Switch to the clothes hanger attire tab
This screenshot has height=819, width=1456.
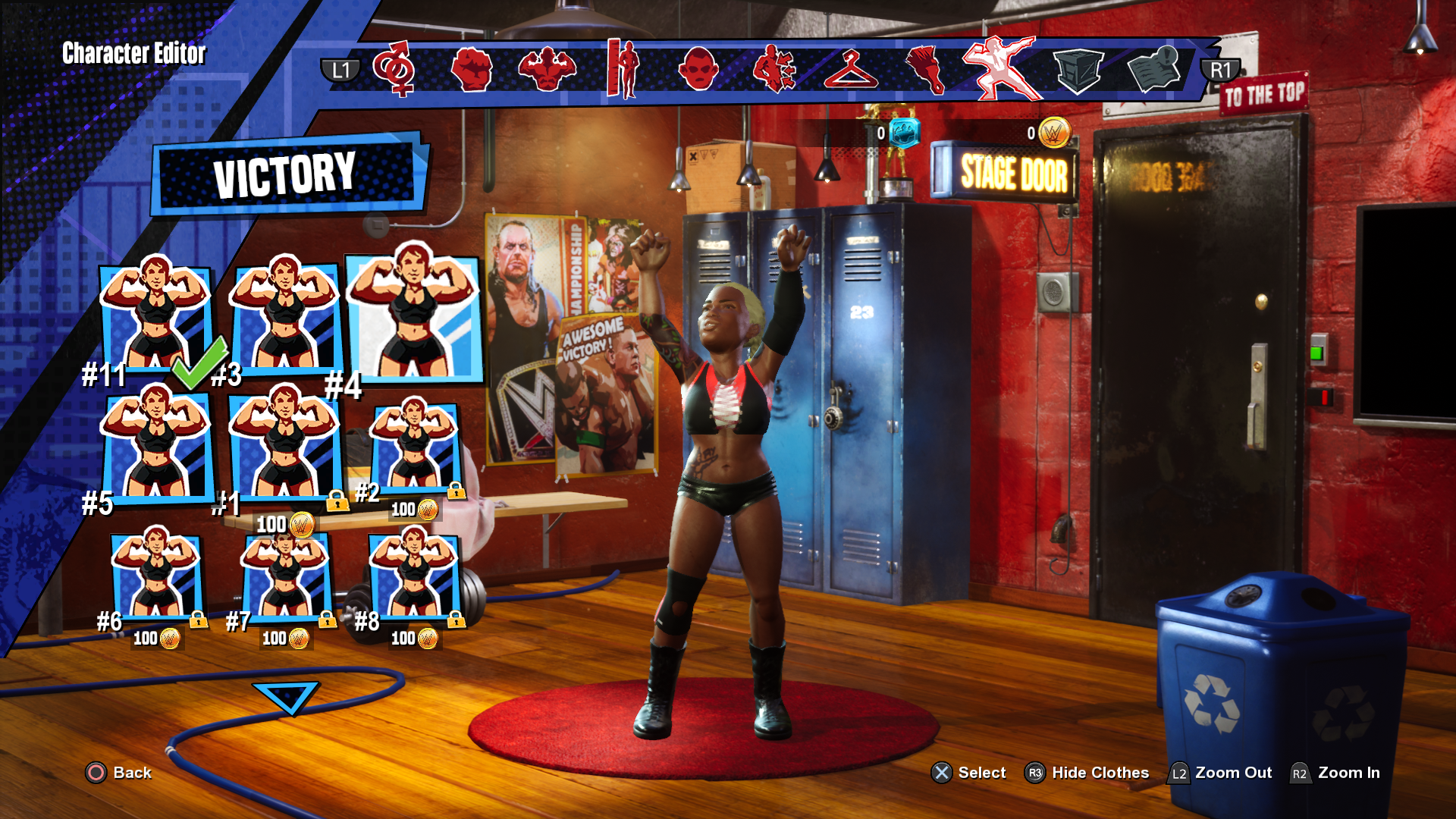pyautogui.click(x=850, y=70)
